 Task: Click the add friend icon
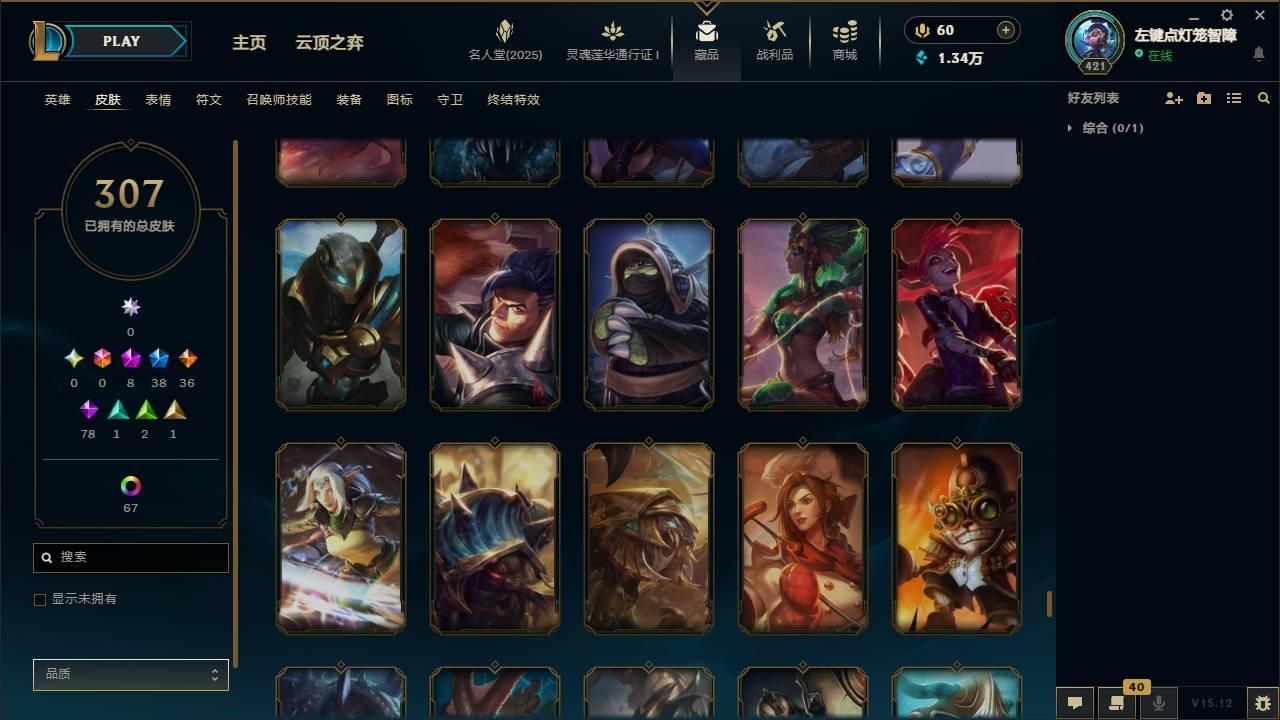tap(1172, 97)
